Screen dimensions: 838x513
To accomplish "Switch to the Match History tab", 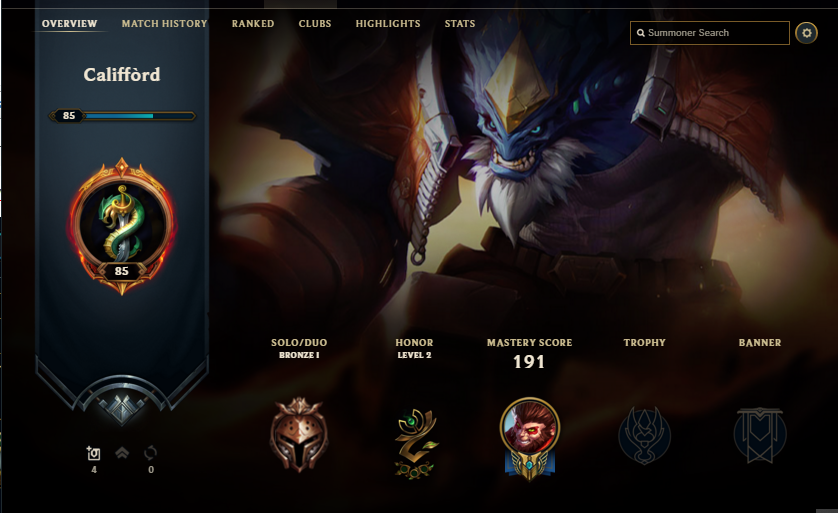I will [x=164, y=24].
